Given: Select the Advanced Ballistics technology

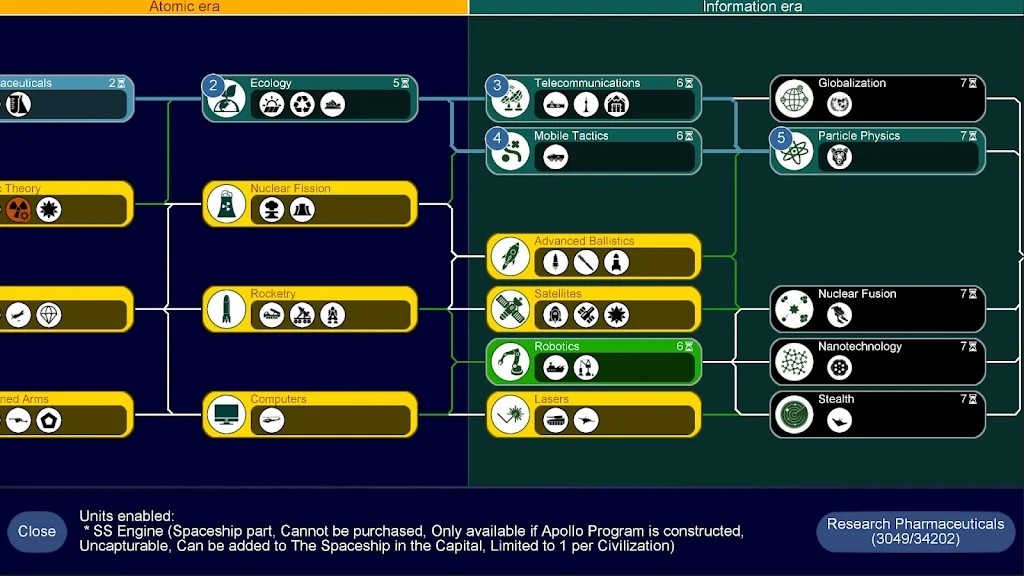Looking at the screenshot, I should tap(594, 256).
